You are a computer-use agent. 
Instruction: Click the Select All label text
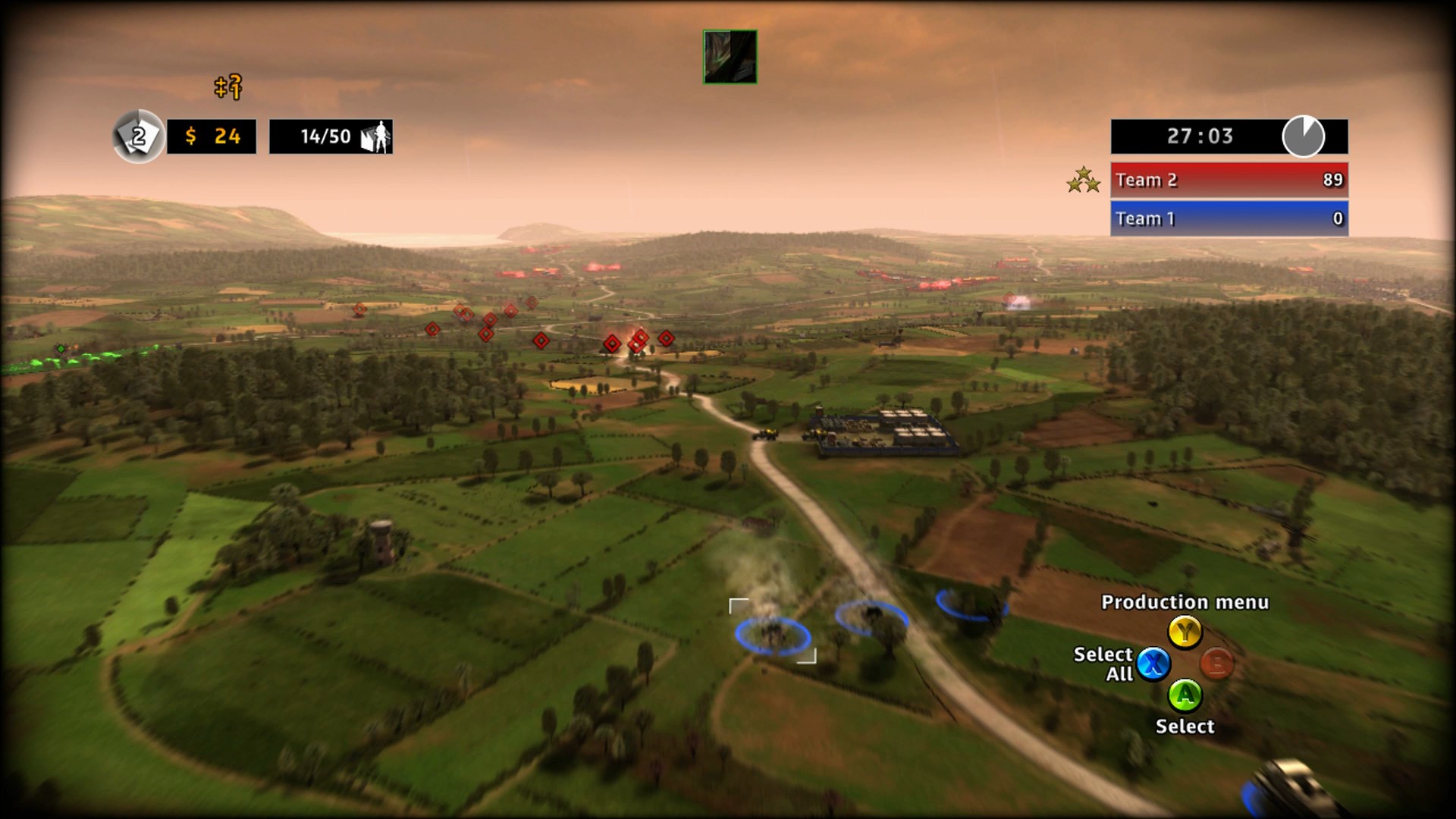click(x=1104, y=664)
